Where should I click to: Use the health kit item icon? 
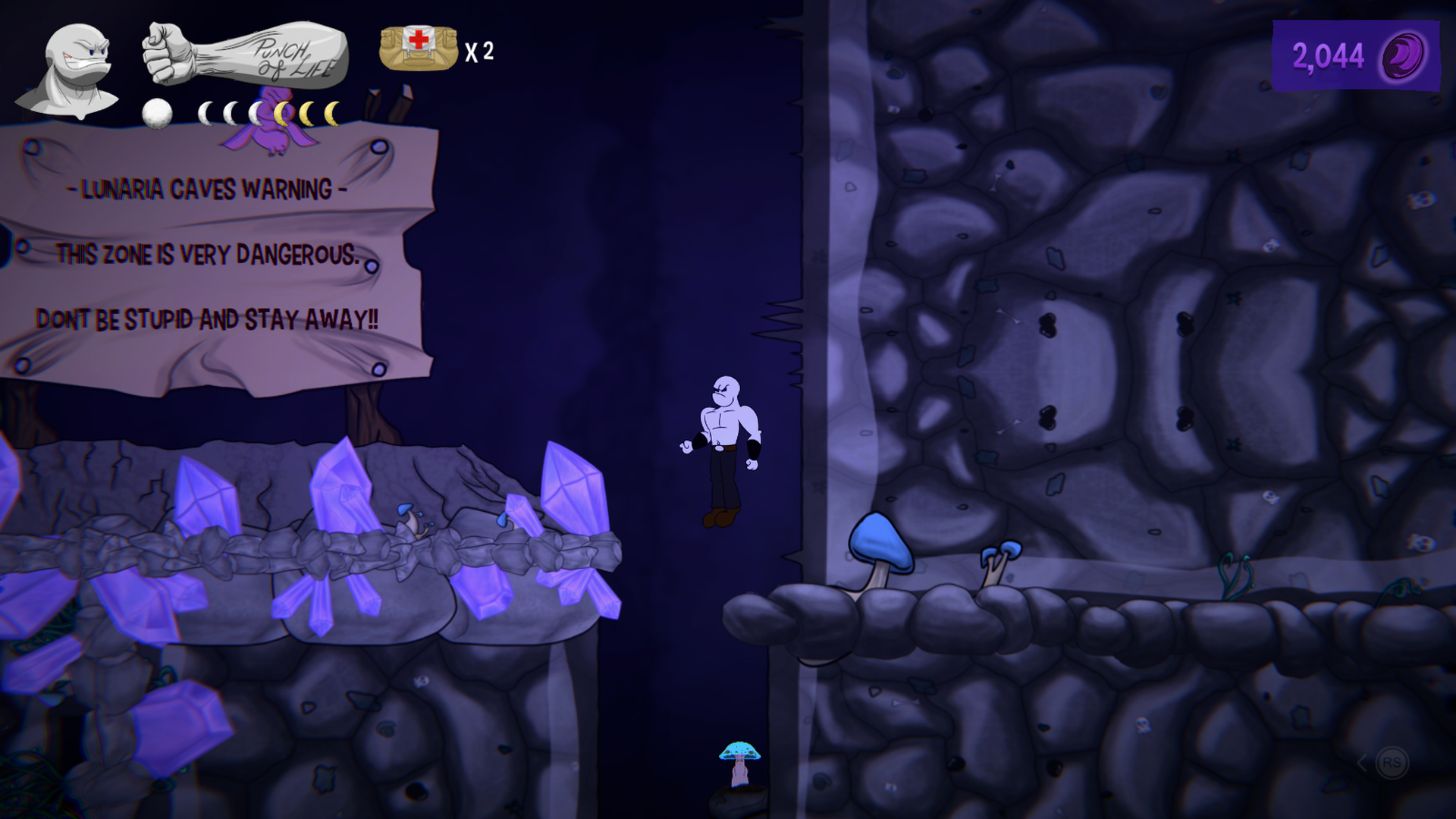[x=417, y=49]
